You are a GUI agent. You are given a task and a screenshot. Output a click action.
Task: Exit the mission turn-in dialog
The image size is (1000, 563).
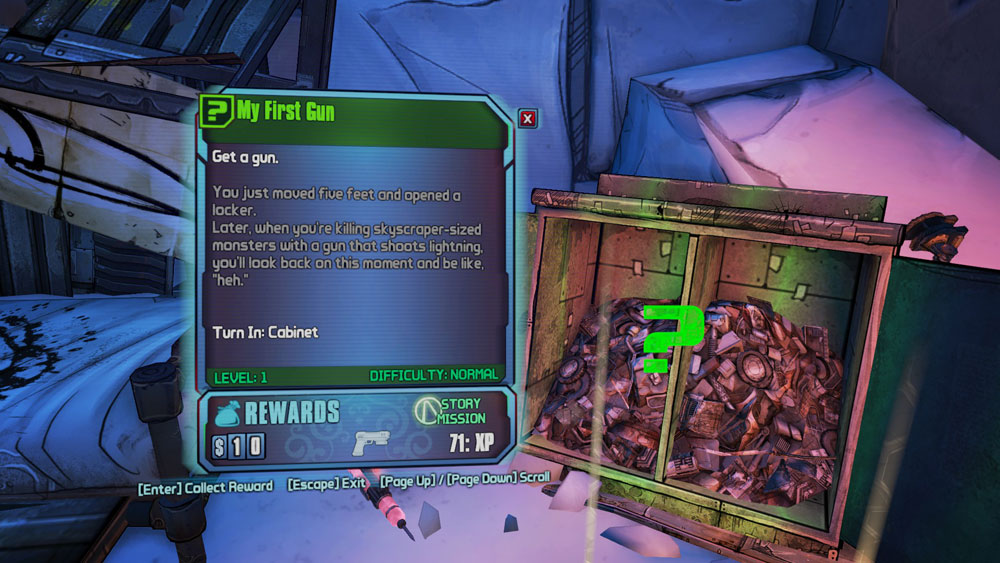[327, 484]
